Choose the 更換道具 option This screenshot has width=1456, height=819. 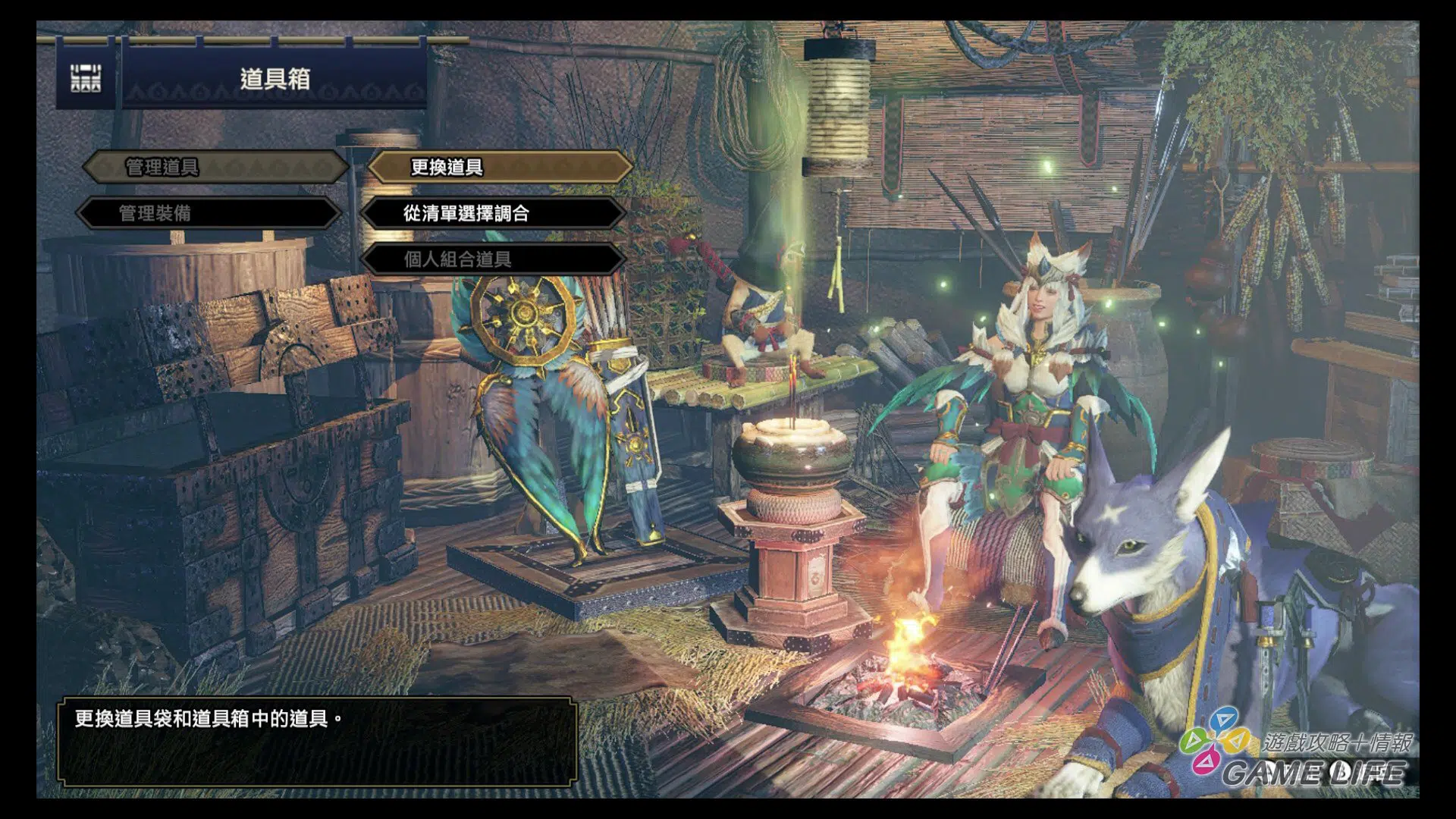[499, 167]
